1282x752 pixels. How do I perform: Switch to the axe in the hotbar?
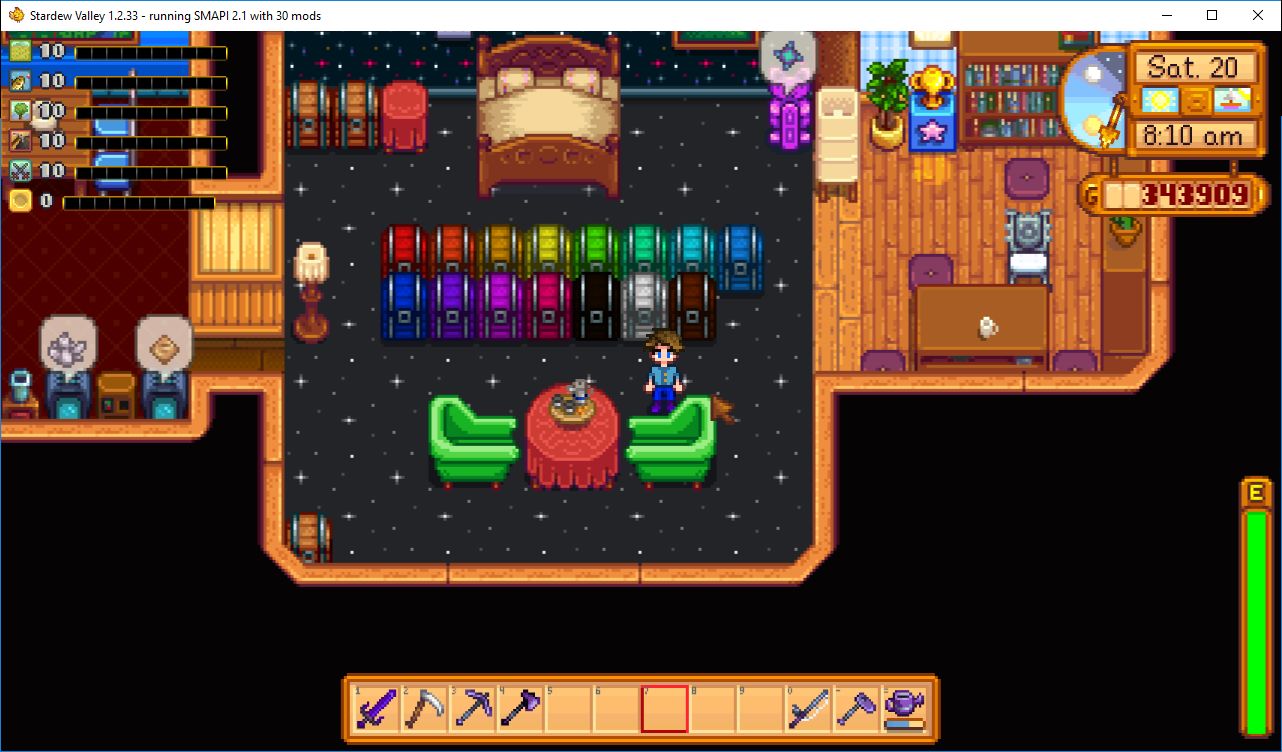pyautogui.click(x=520, y=709)
